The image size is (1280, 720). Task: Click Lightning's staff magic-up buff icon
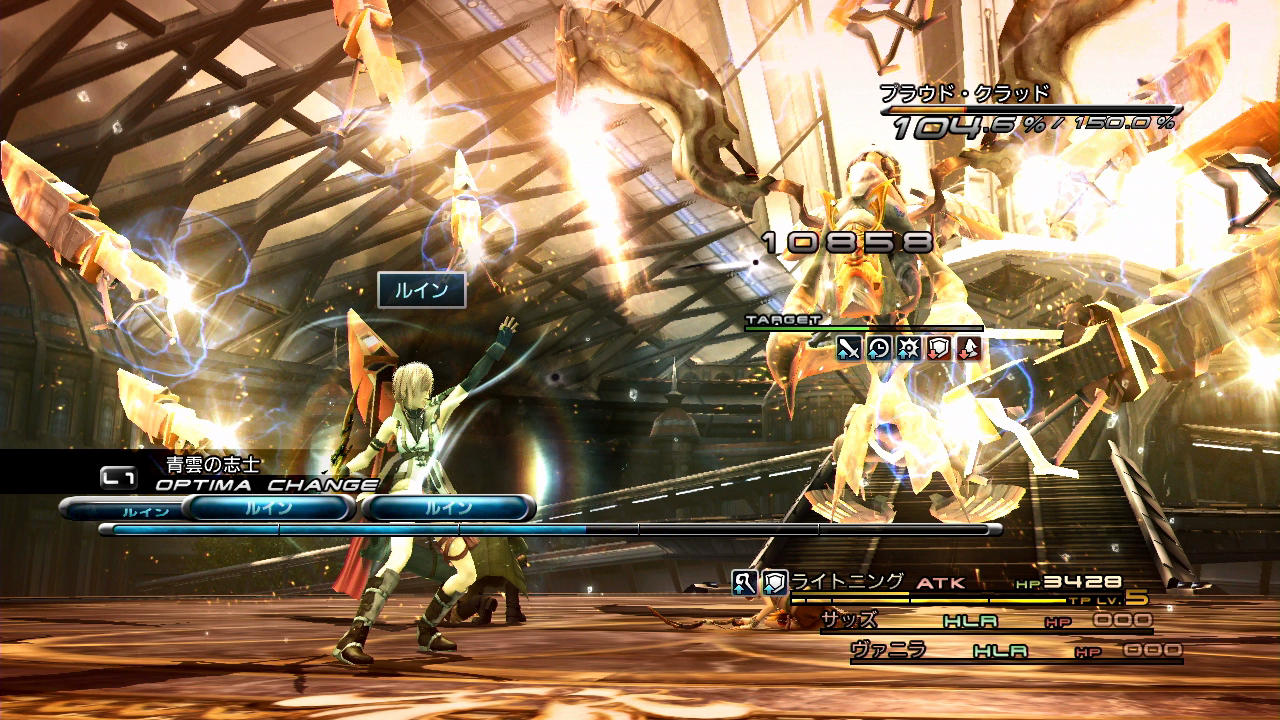point(744,582)
